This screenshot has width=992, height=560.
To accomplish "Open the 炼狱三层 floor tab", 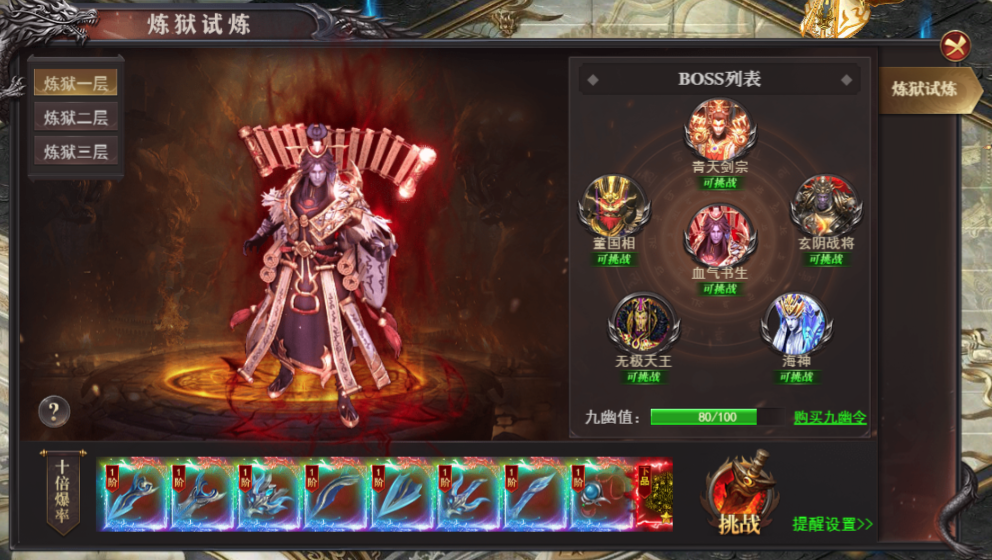I will (x=75, y=152).
